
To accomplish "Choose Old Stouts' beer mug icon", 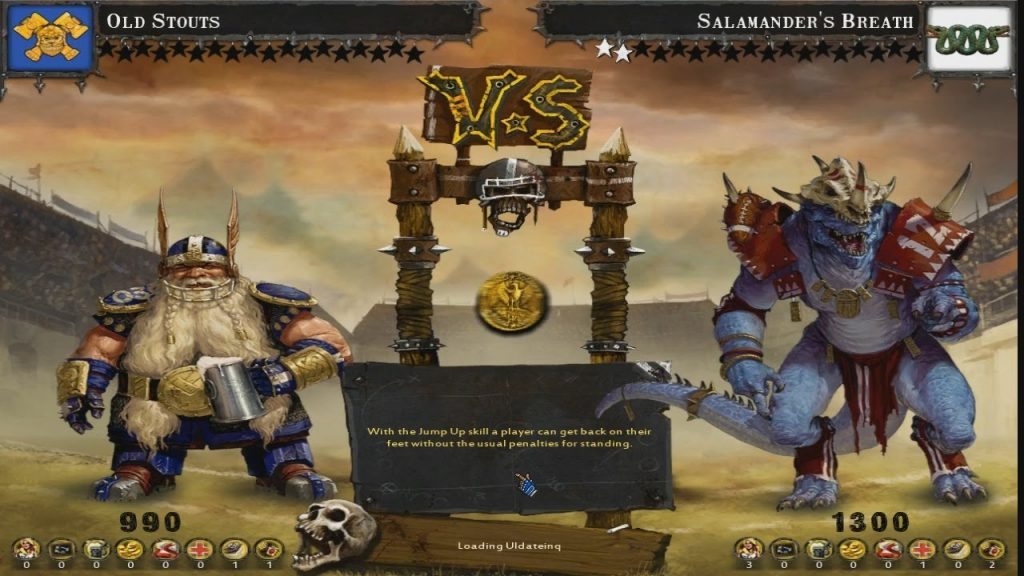I will 95,549.
